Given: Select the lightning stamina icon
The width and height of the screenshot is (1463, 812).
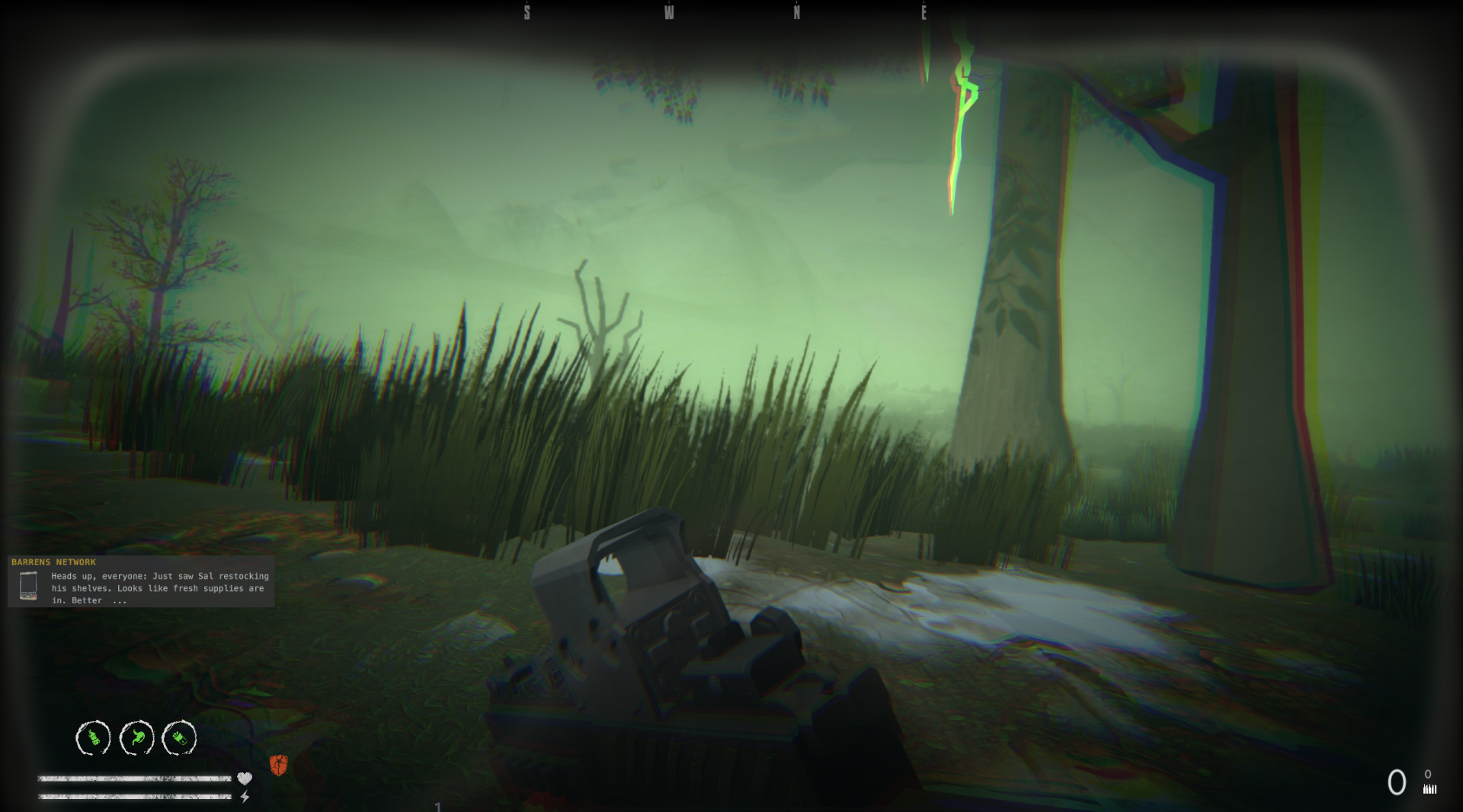Looking at the screenshot, I should tap(245, 796).
